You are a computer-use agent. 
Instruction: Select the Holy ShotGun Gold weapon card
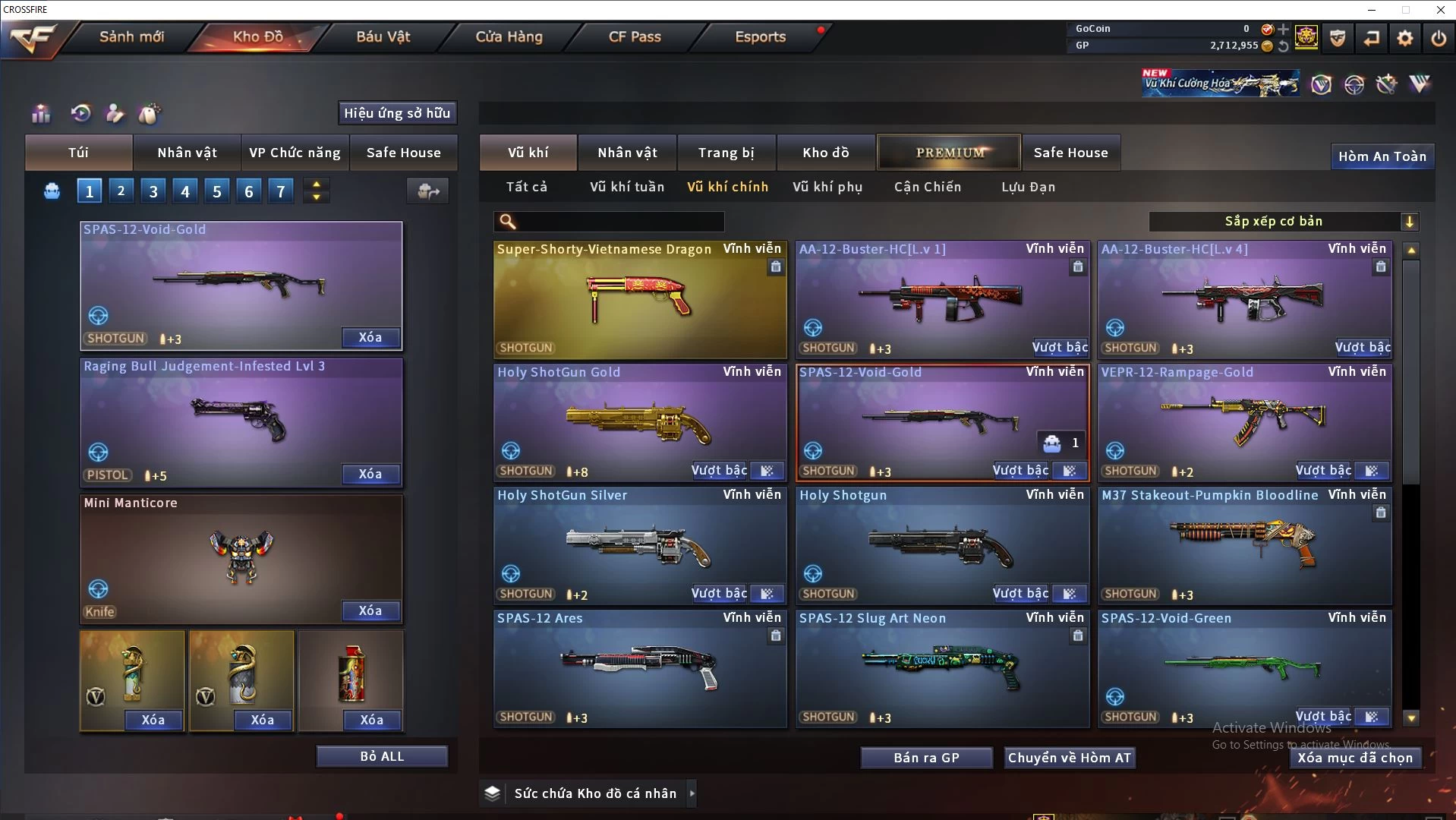[x=639, y=421]
